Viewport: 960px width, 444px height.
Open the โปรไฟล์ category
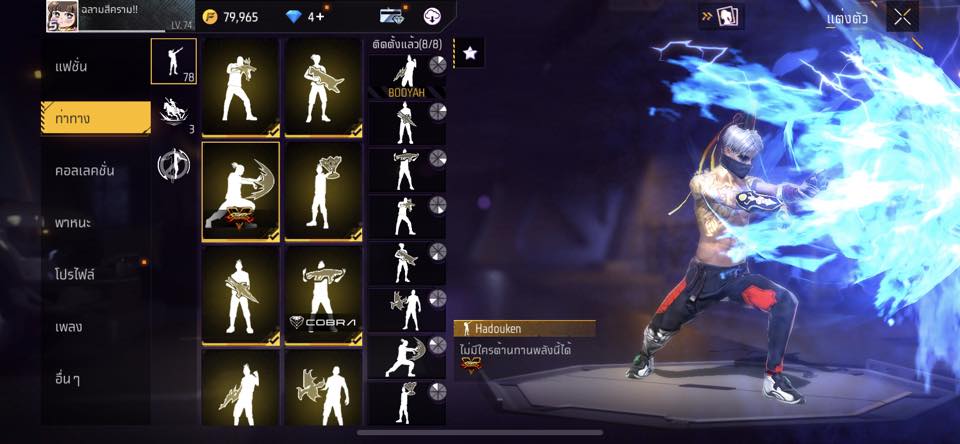pyautogui.click(x=76, y=274)
